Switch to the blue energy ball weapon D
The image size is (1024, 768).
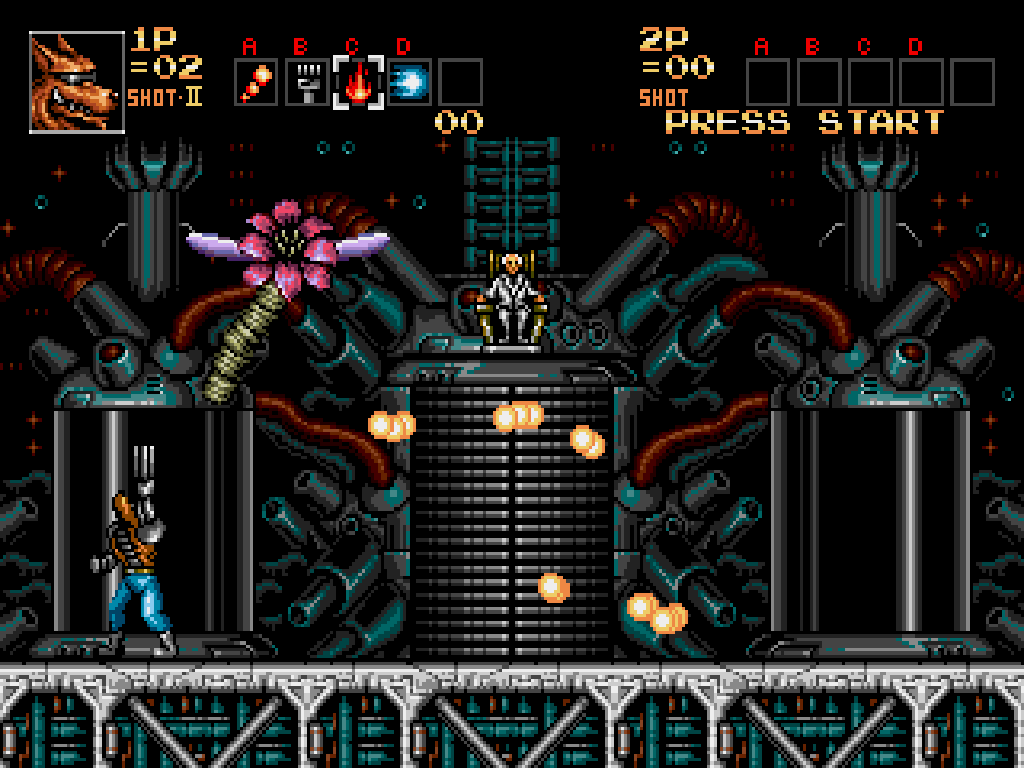[408, 82]
